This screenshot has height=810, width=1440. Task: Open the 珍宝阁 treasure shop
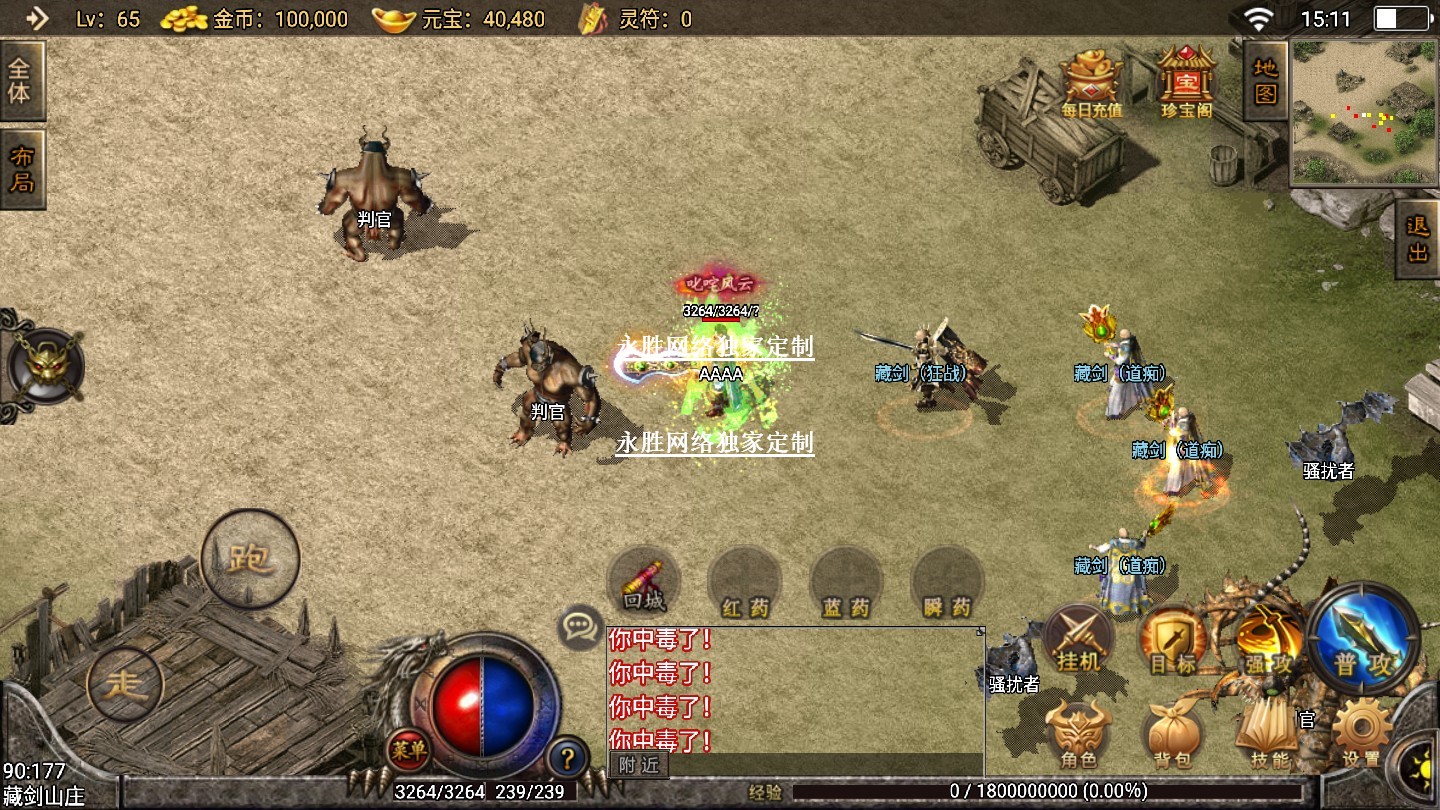(x=1186, y=83)
